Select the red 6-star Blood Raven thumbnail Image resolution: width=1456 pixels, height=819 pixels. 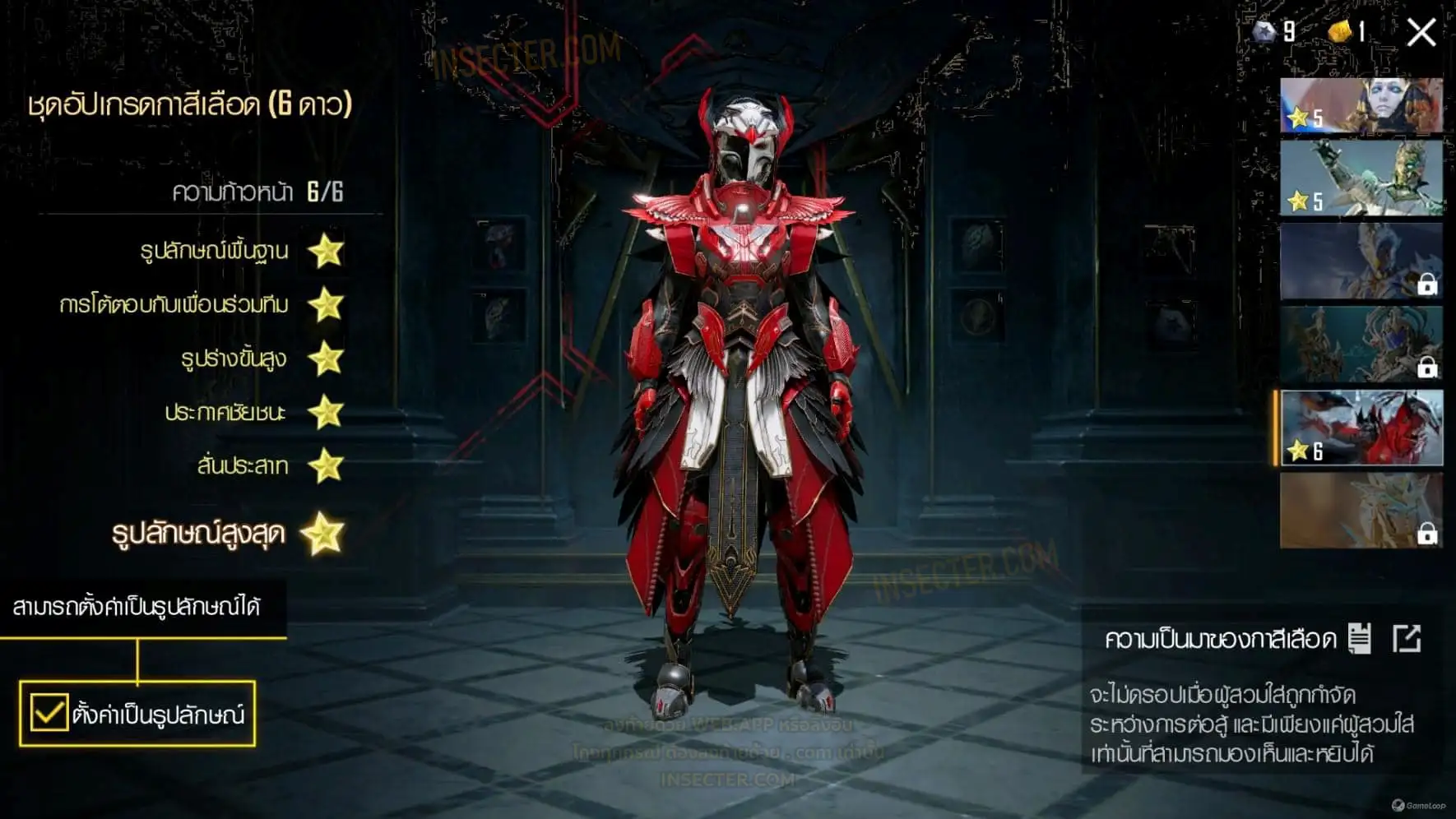(1361, 428)
